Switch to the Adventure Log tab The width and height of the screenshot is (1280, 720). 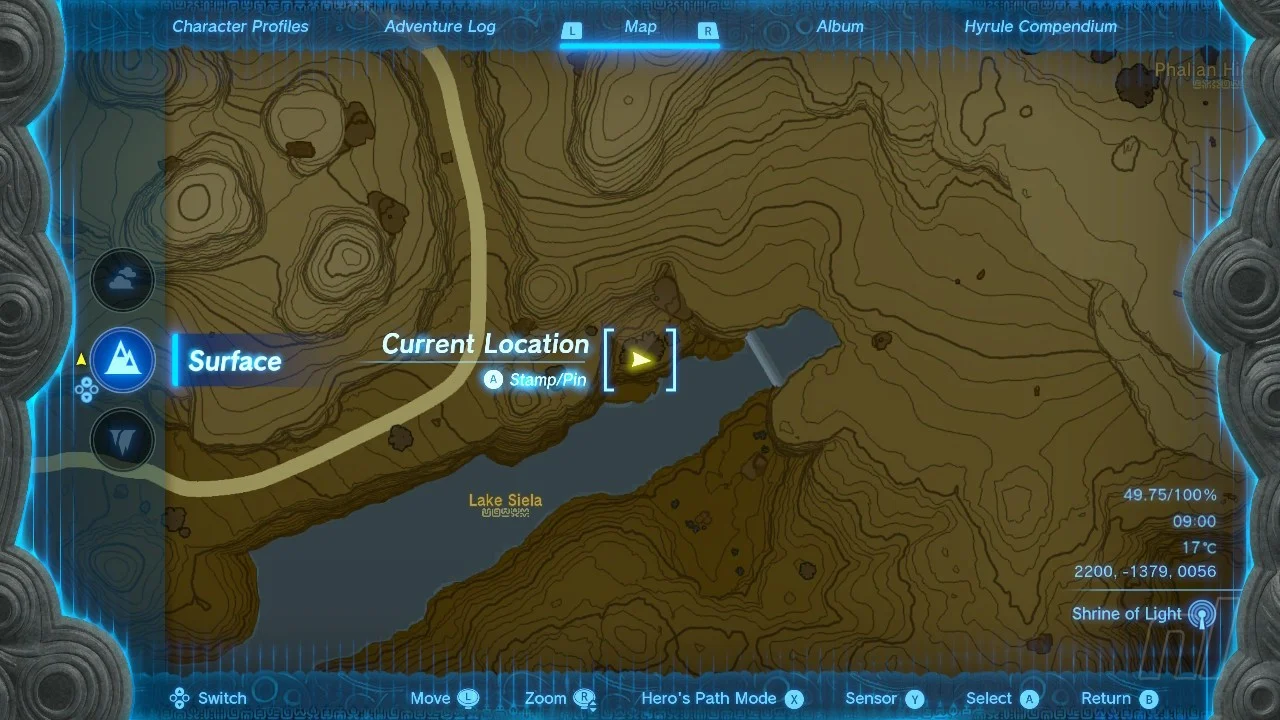coord(440,27)
